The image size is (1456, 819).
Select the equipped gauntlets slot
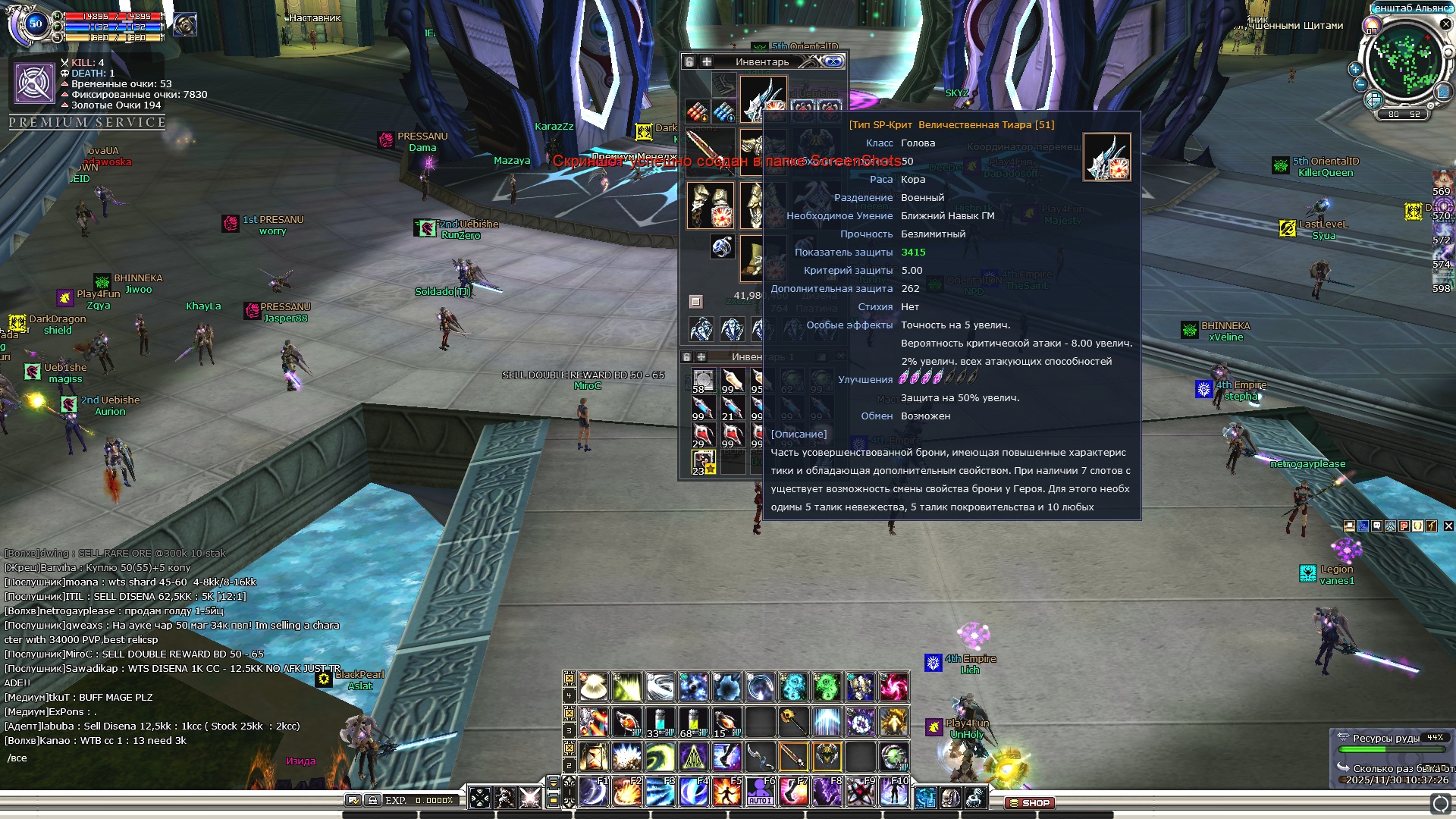pyautogui.click(x=711, y=205)
